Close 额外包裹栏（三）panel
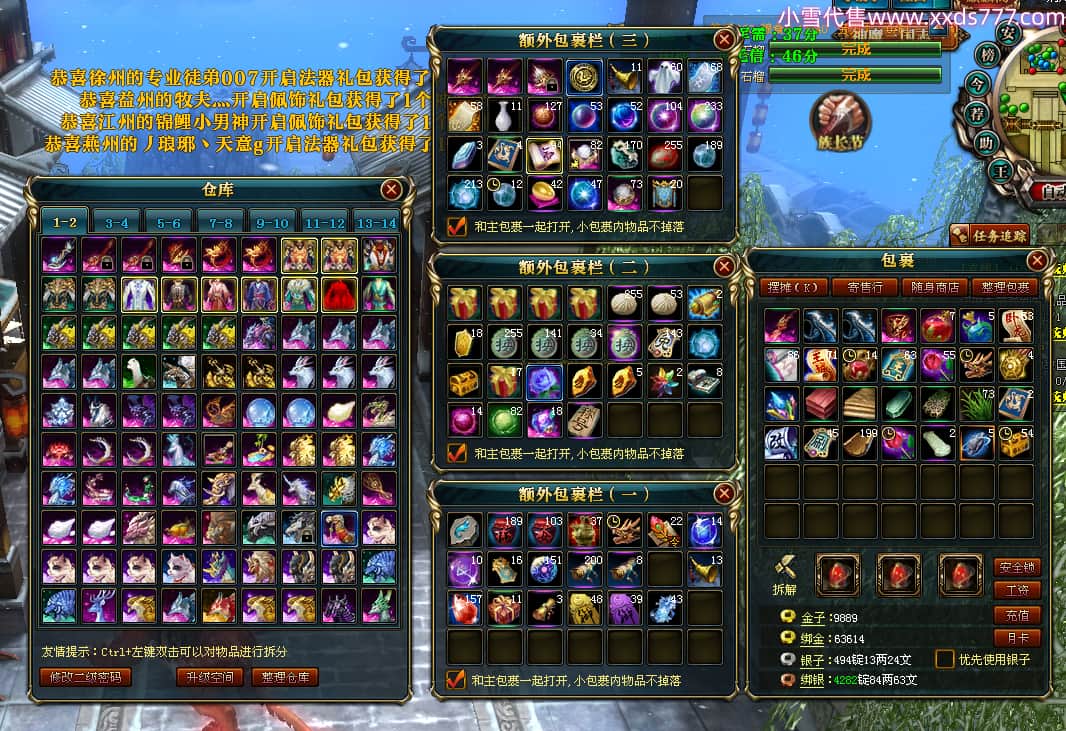This screenshot has height=731, width=1066. click(x=724, y=40)
